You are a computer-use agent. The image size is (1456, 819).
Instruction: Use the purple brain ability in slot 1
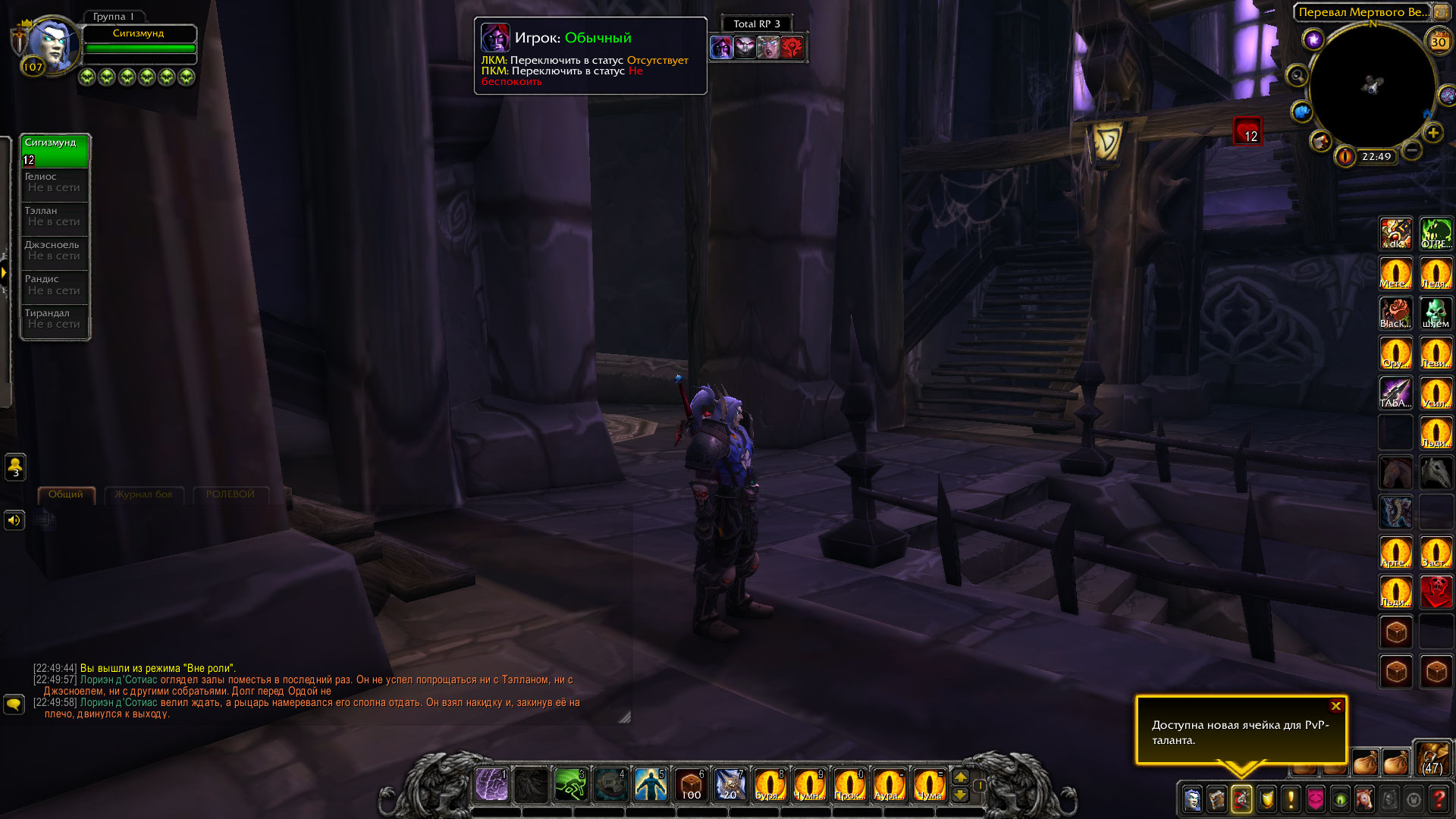point(491,785)
